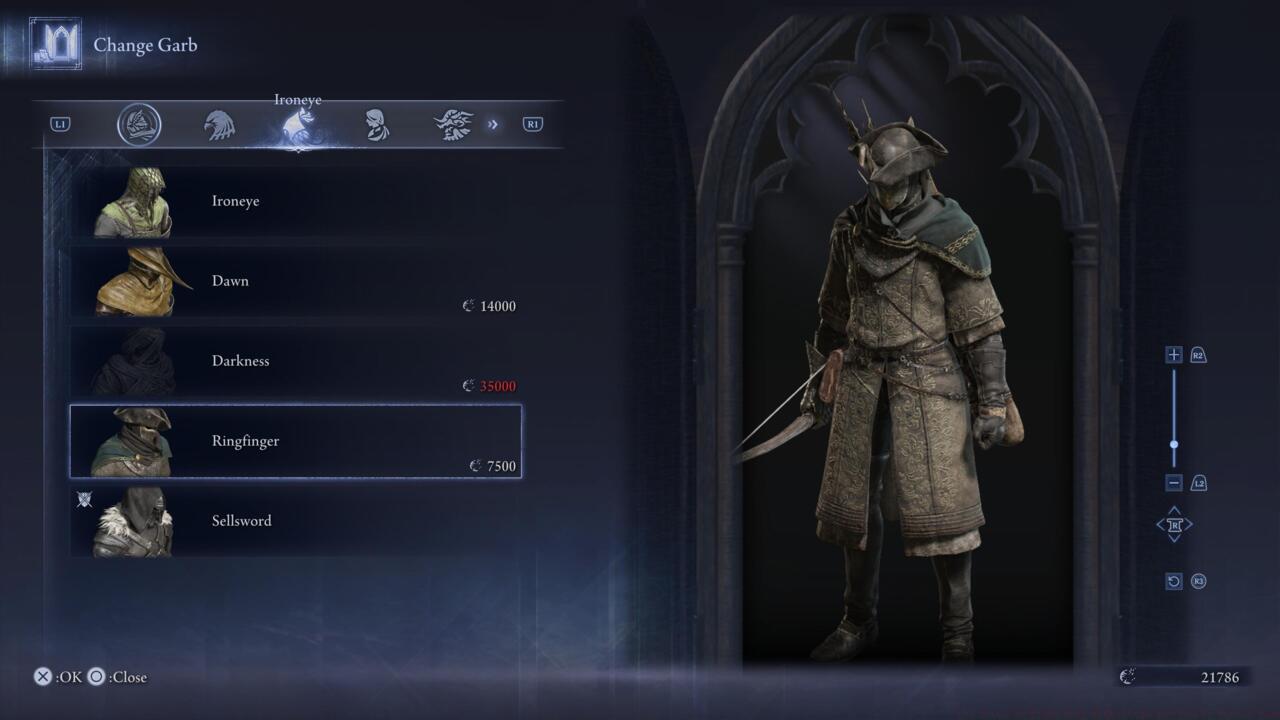Zoom out with the minus button

[x=1174, y=483]
